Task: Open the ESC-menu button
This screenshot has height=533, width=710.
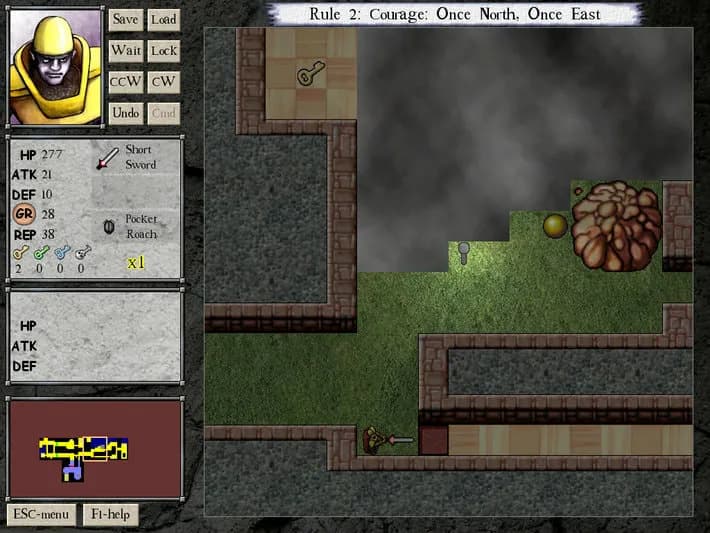Action: 41,515
